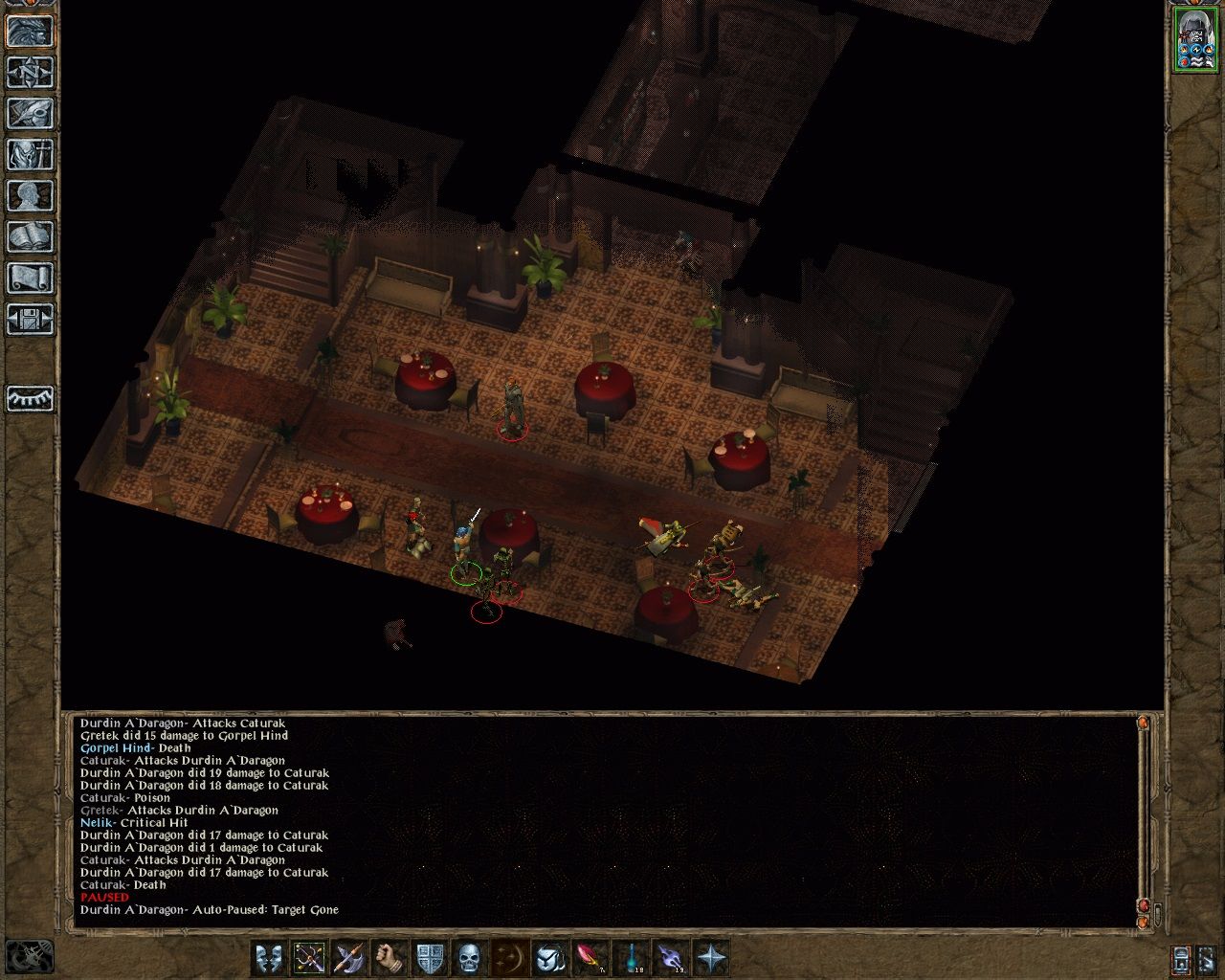Activate the skull turn undead button
Viewport: 1225px width, 980px height.
pyautogui.click(x=469, y=957)
